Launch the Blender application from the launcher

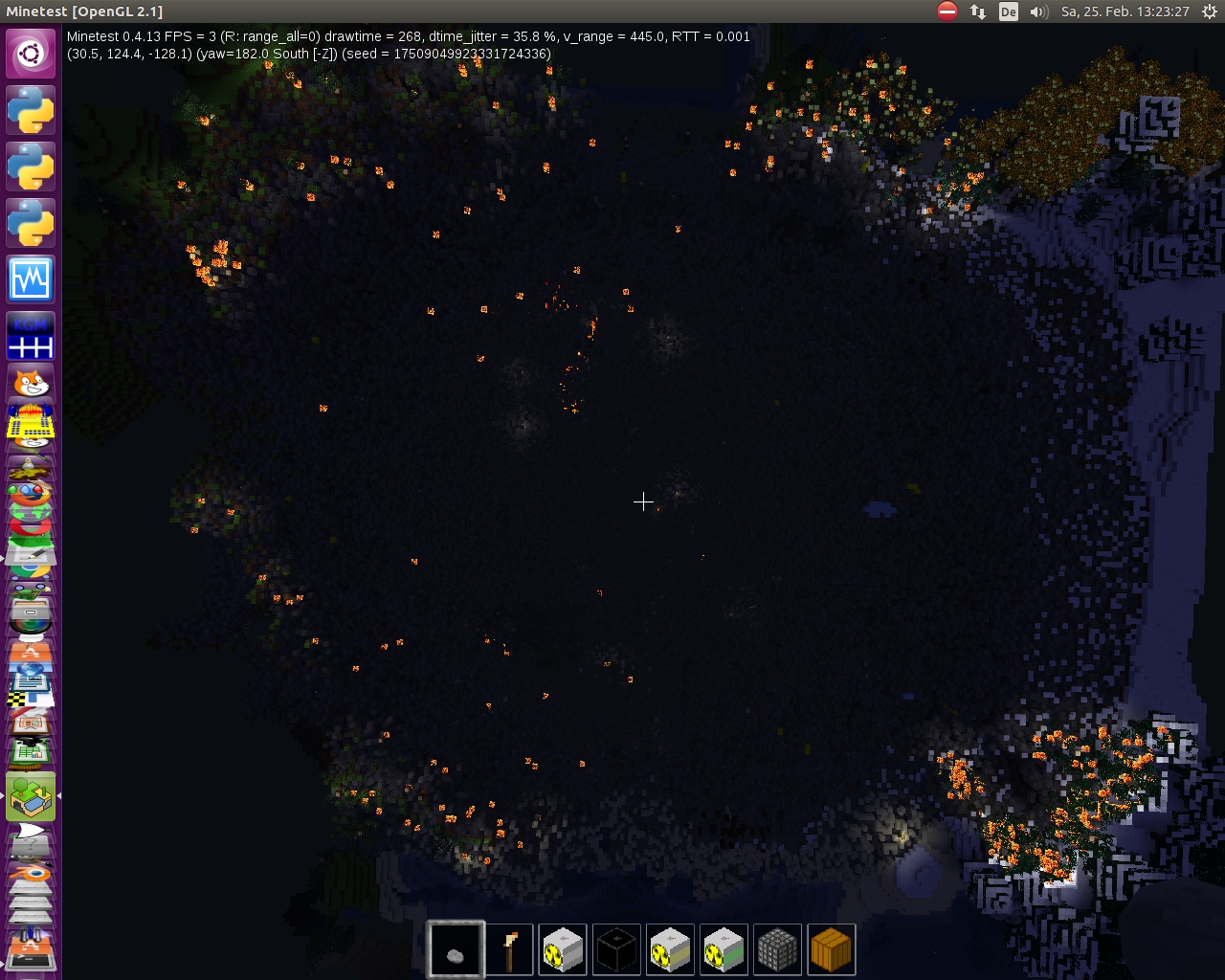pyautogui.click(x=31, y=871)
